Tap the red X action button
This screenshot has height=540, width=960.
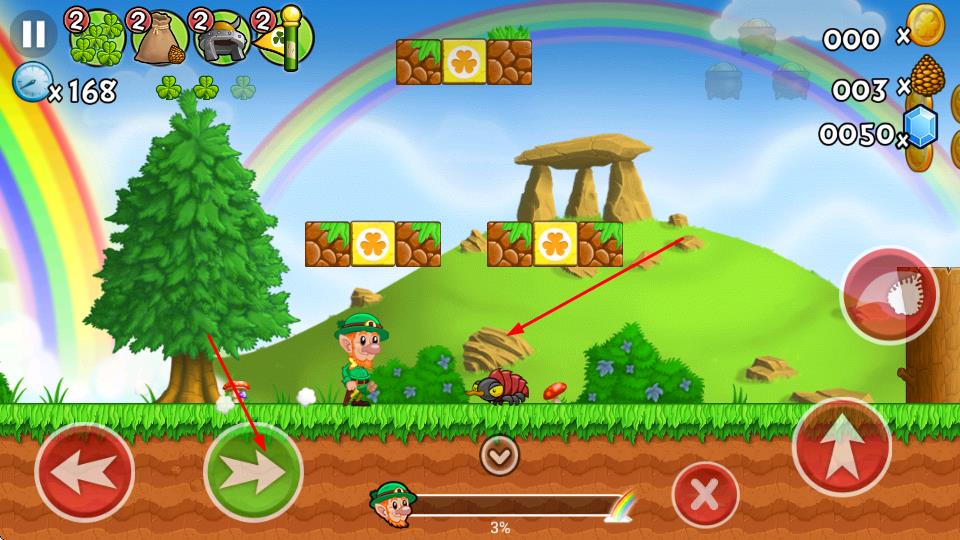click(705, 495)
